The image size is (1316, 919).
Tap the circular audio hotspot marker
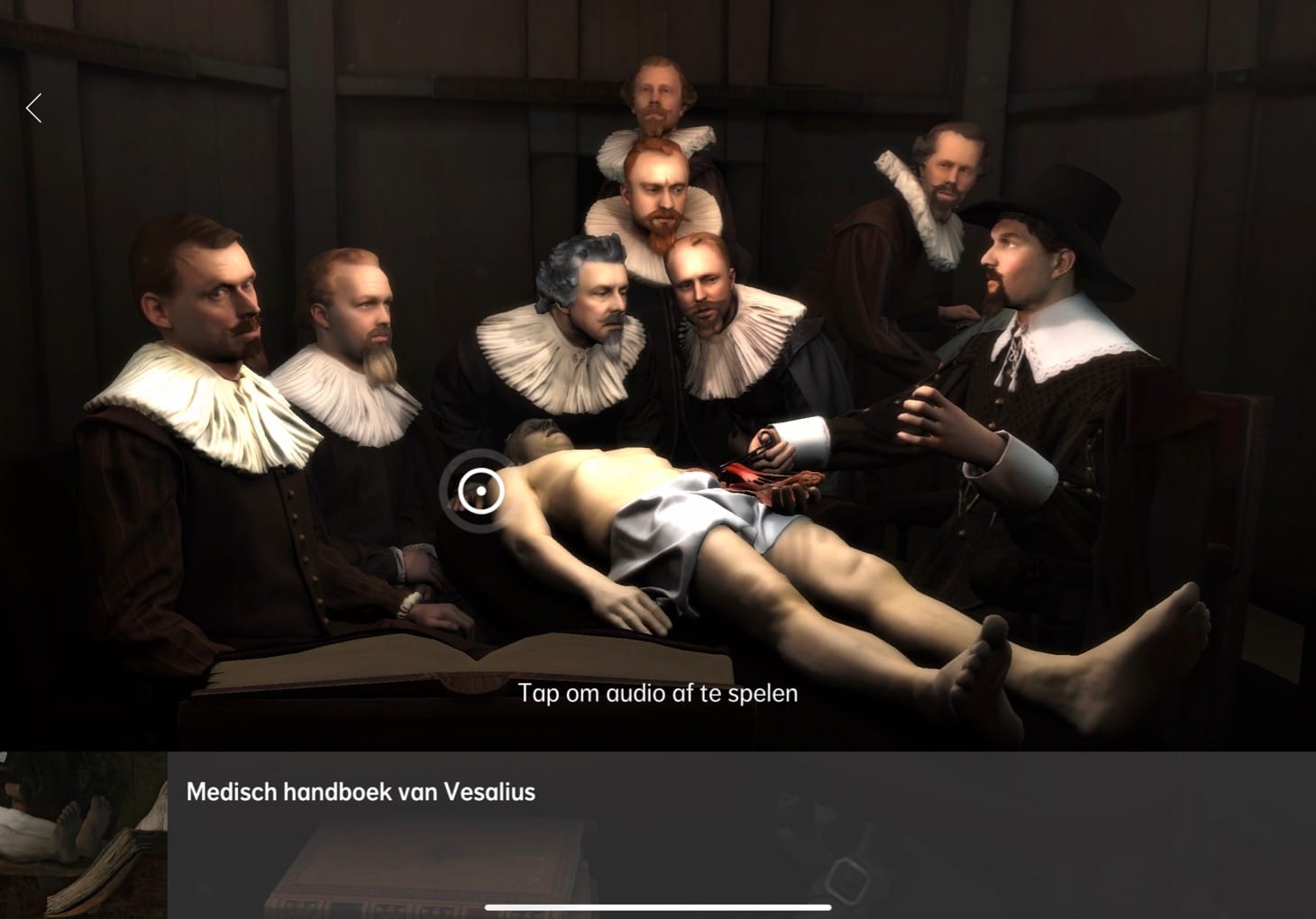480,491
